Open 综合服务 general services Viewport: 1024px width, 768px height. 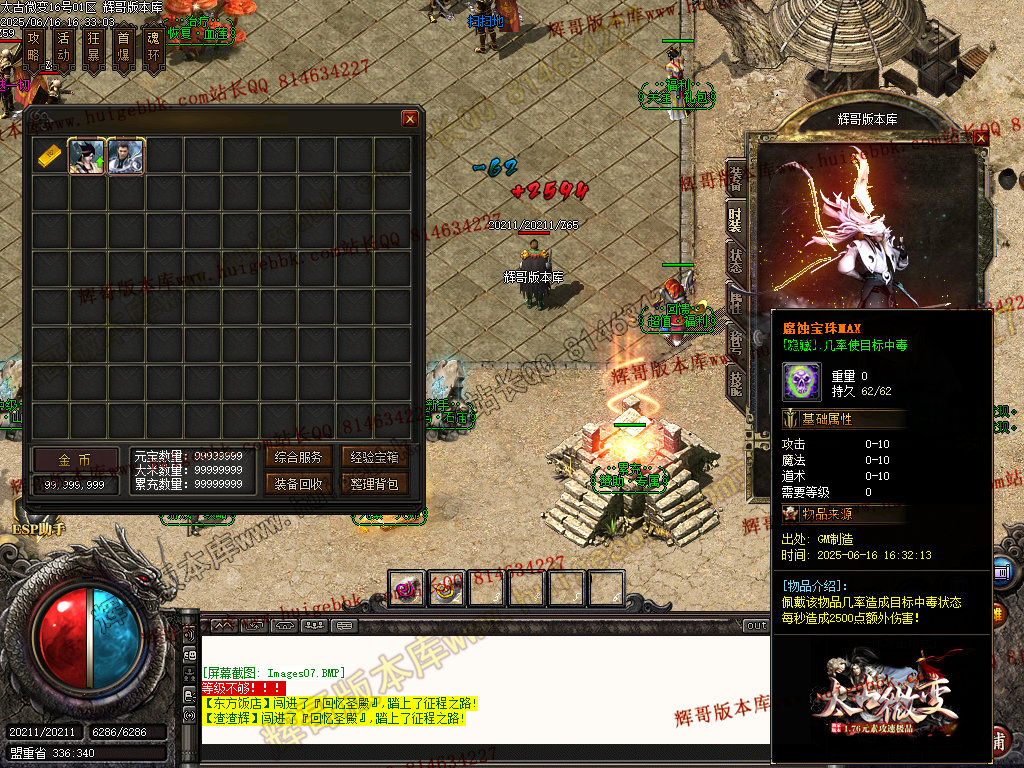(298, 458)
